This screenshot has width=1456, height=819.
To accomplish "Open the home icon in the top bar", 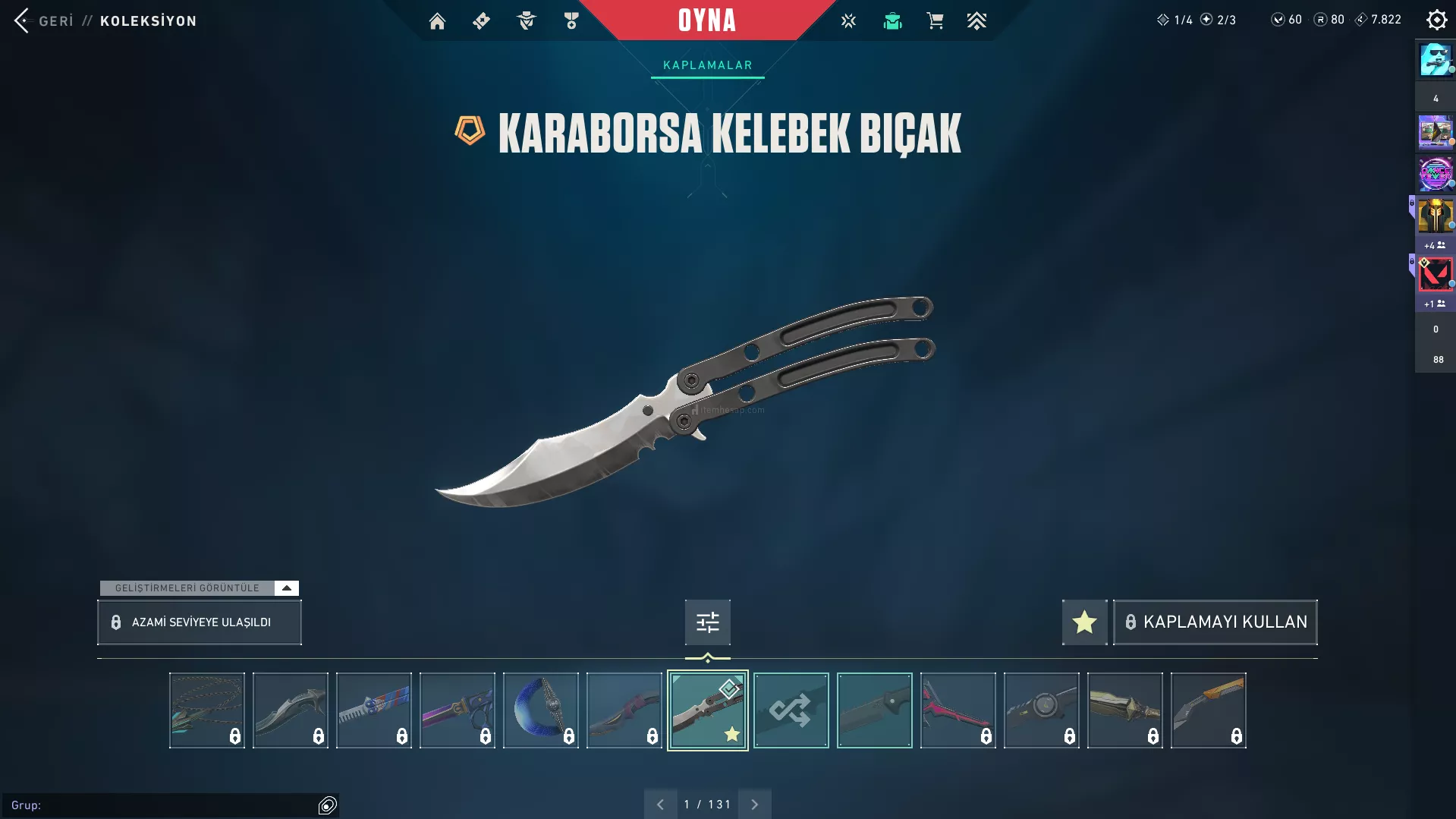I will (437, 21).
